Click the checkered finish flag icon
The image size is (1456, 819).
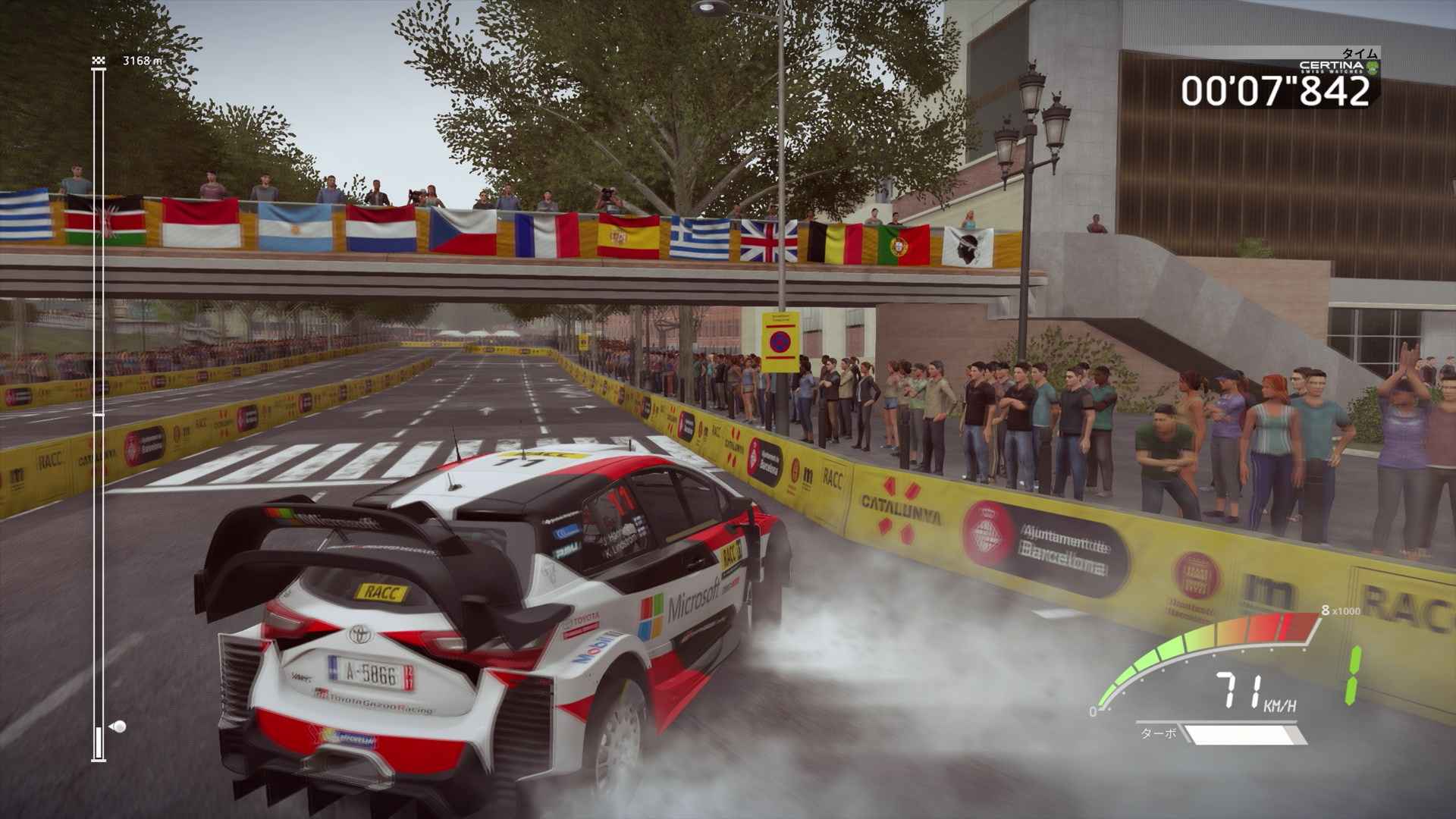click(x=98, y=61)
